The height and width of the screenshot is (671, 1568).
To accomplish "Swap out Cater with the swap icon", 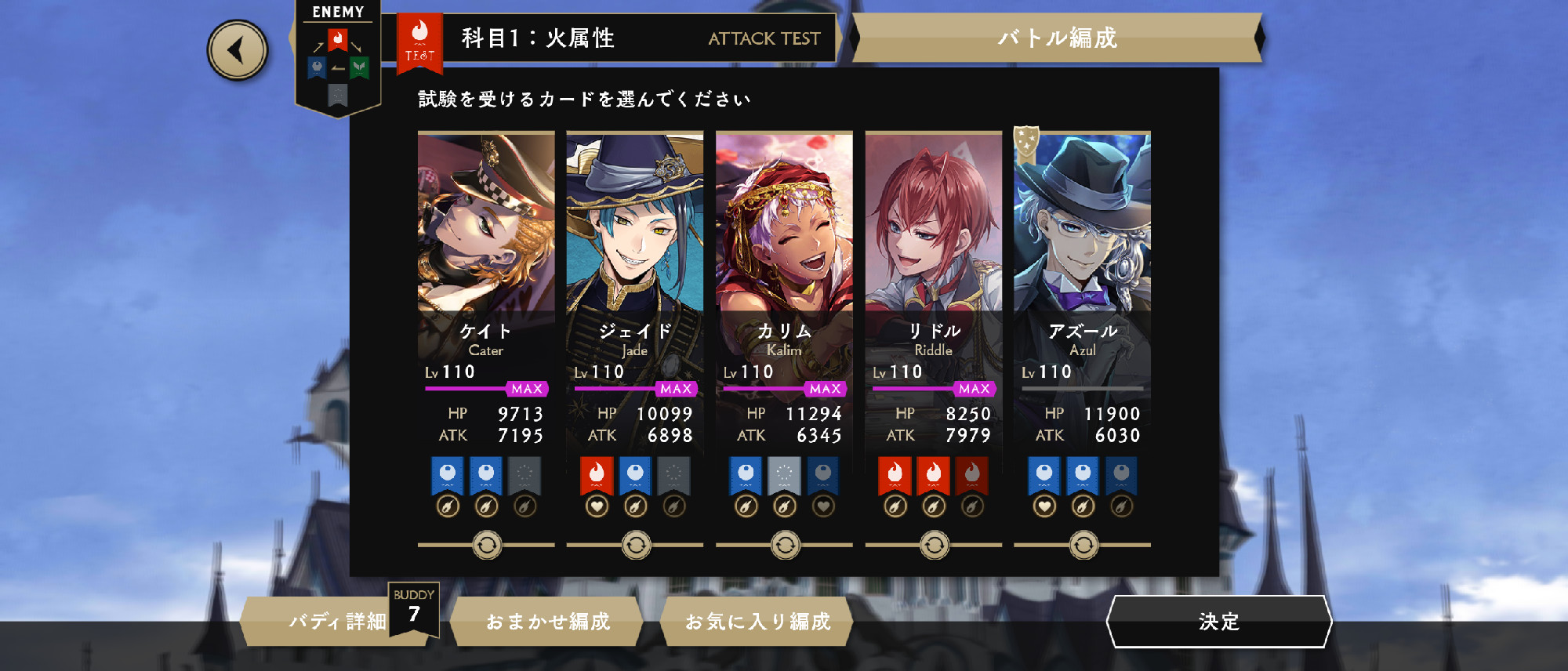I will 487,545.
